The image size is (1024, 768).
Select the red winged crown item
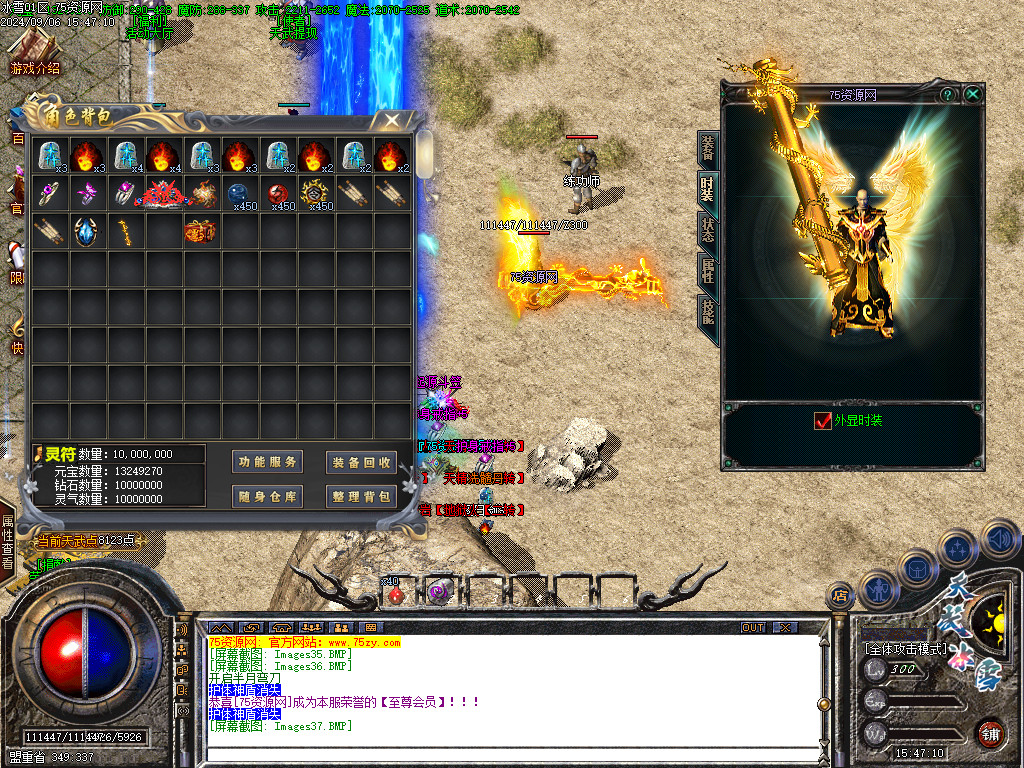coord(163,194)
